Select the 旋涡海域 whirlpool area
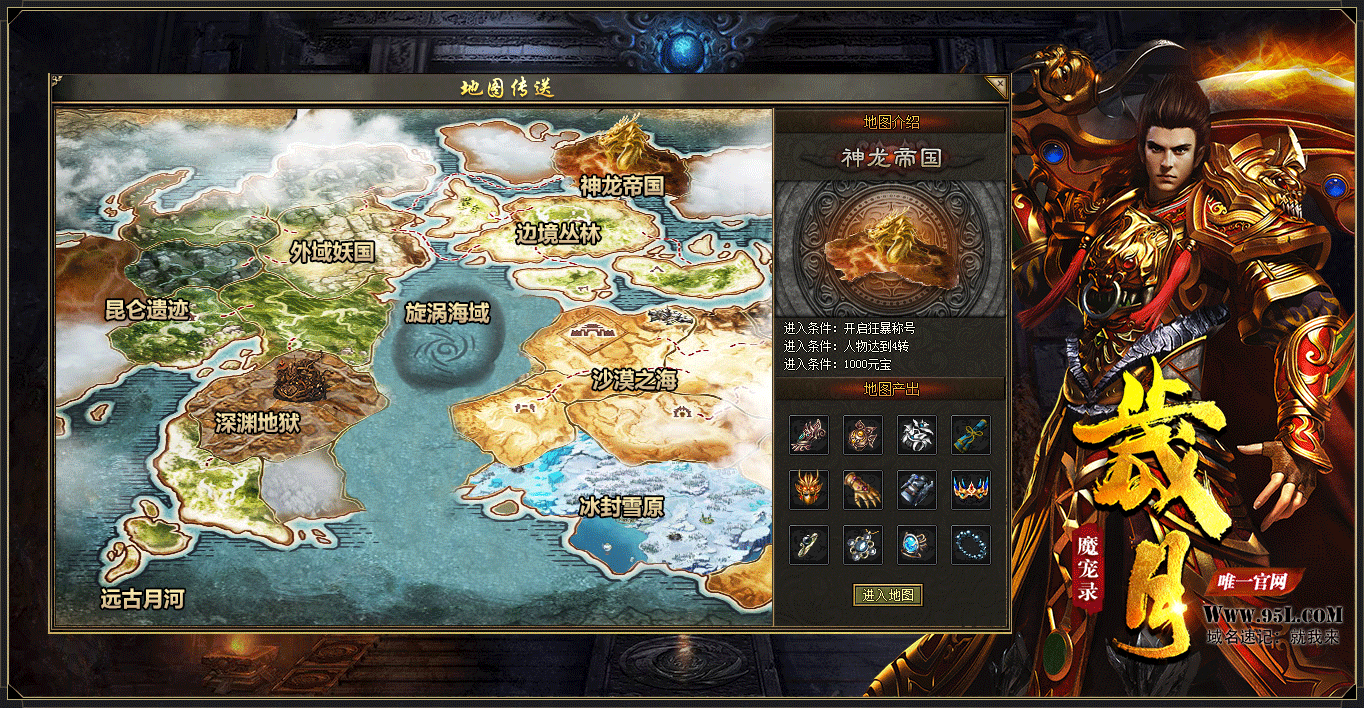The height and width of the screenshot is (708, 1364). (x=447, y=313)
